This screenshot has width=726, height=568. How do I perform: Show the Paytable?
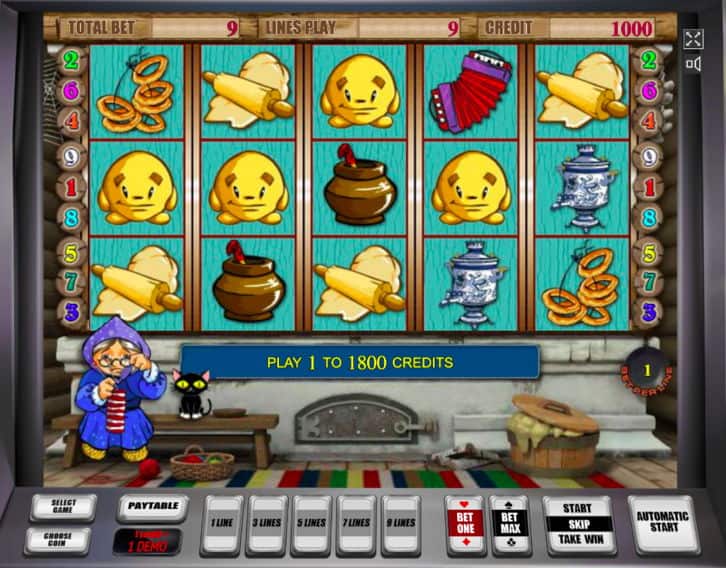[x=152, y=506]
